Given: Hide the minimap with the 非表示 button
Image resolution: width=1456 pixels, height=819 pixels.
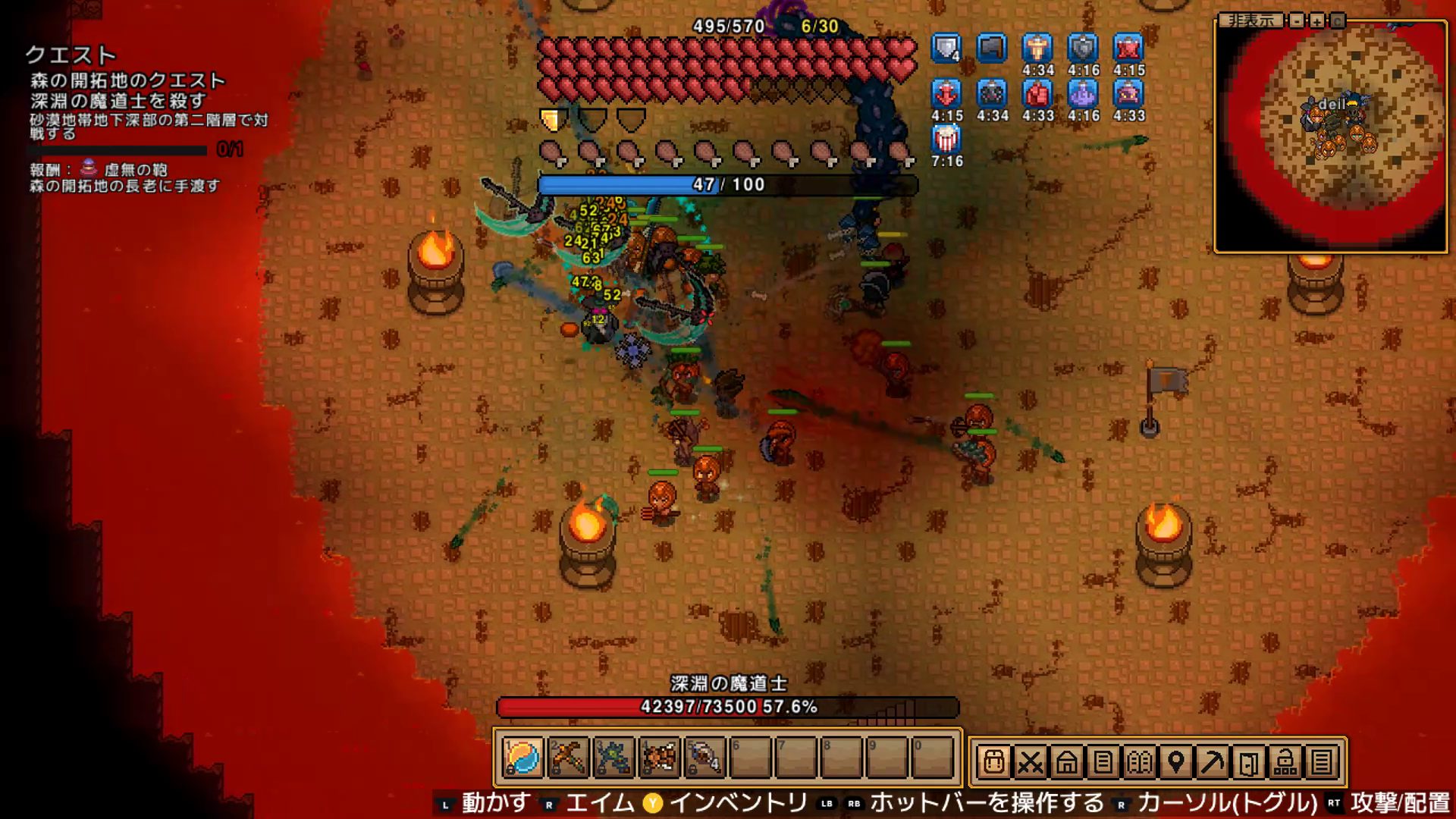Looking at the screenshot, I should [1250, 20].
